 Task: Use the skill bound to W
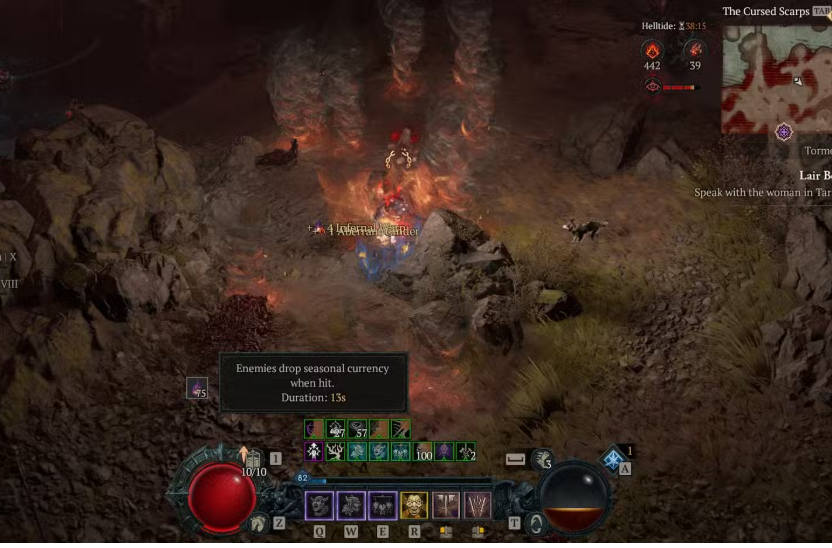click(x=351, y=505)
